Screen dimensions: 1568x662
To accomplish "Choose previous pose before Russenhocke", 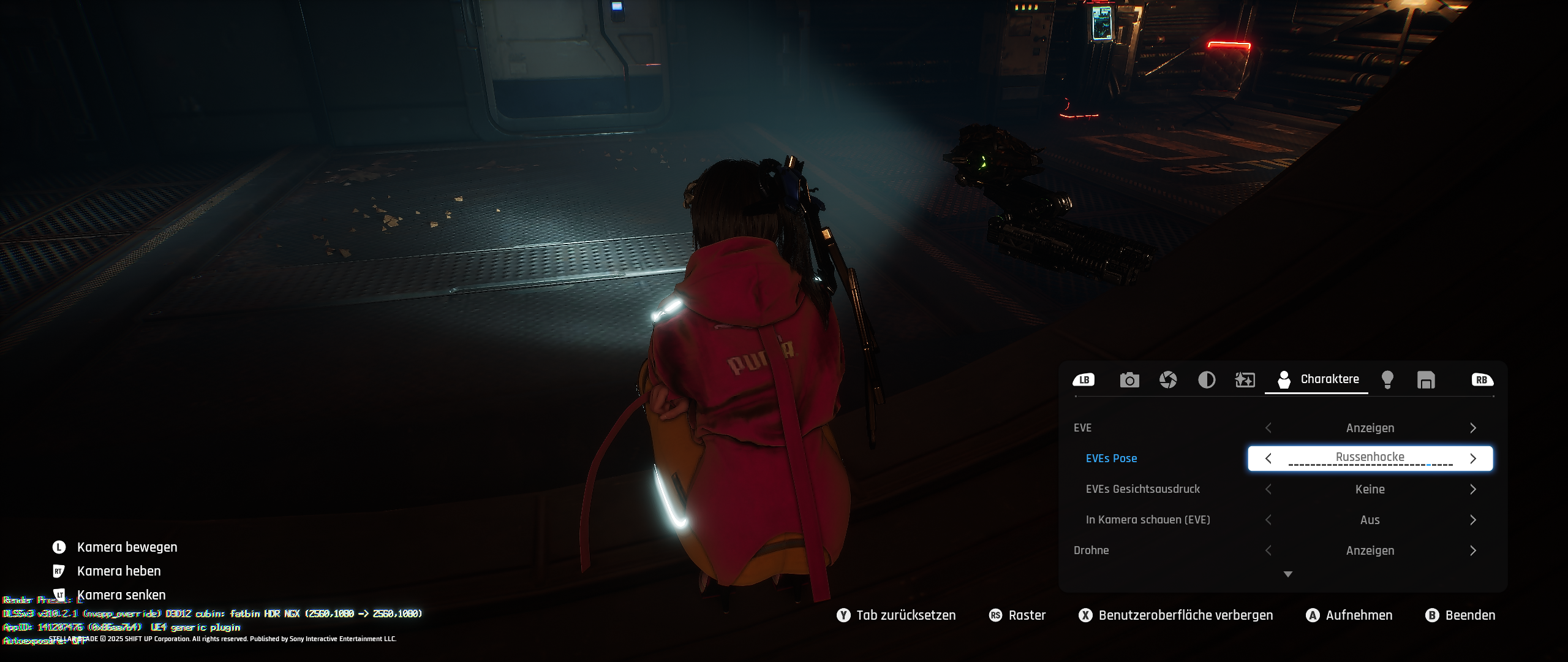I will pyautogui.click(x=1268, y=458).
